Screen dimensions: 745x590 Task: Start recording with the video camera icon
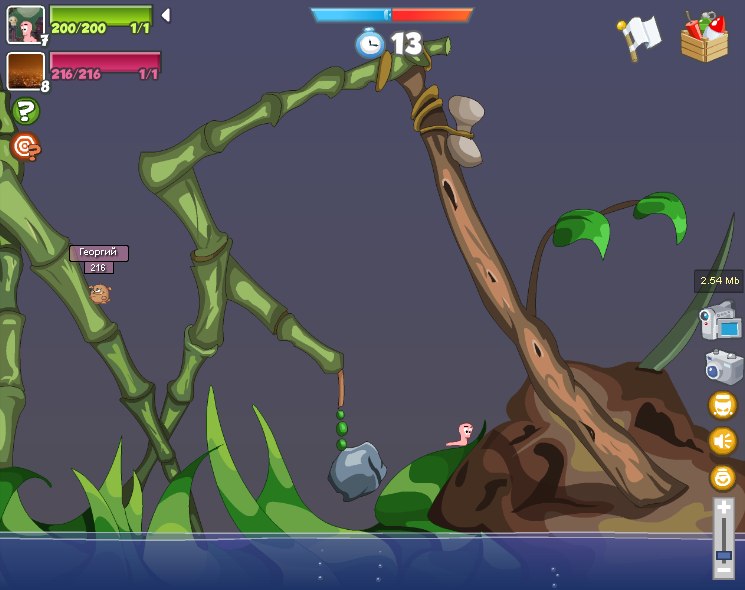point(719,322)
